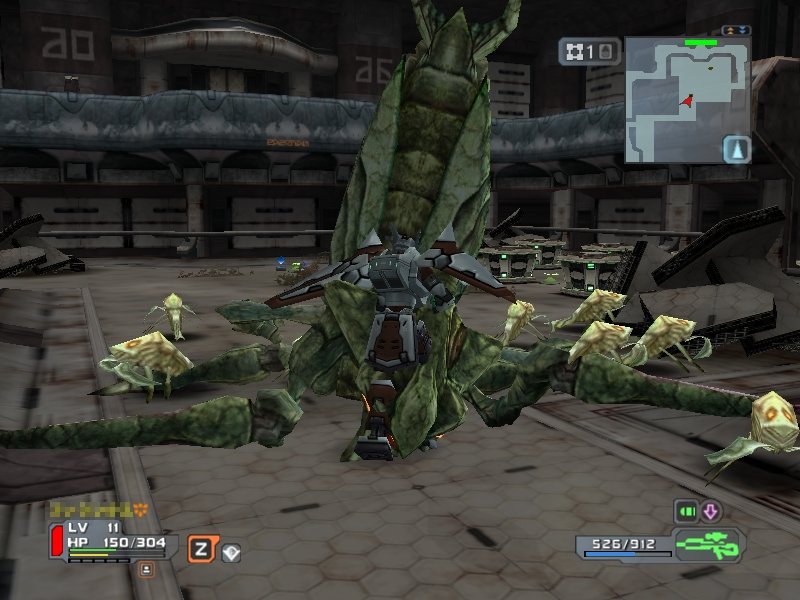This screenshot has height=600, width=800.
Task: Click the purple down-arrow icon
Action: [711, 511]
